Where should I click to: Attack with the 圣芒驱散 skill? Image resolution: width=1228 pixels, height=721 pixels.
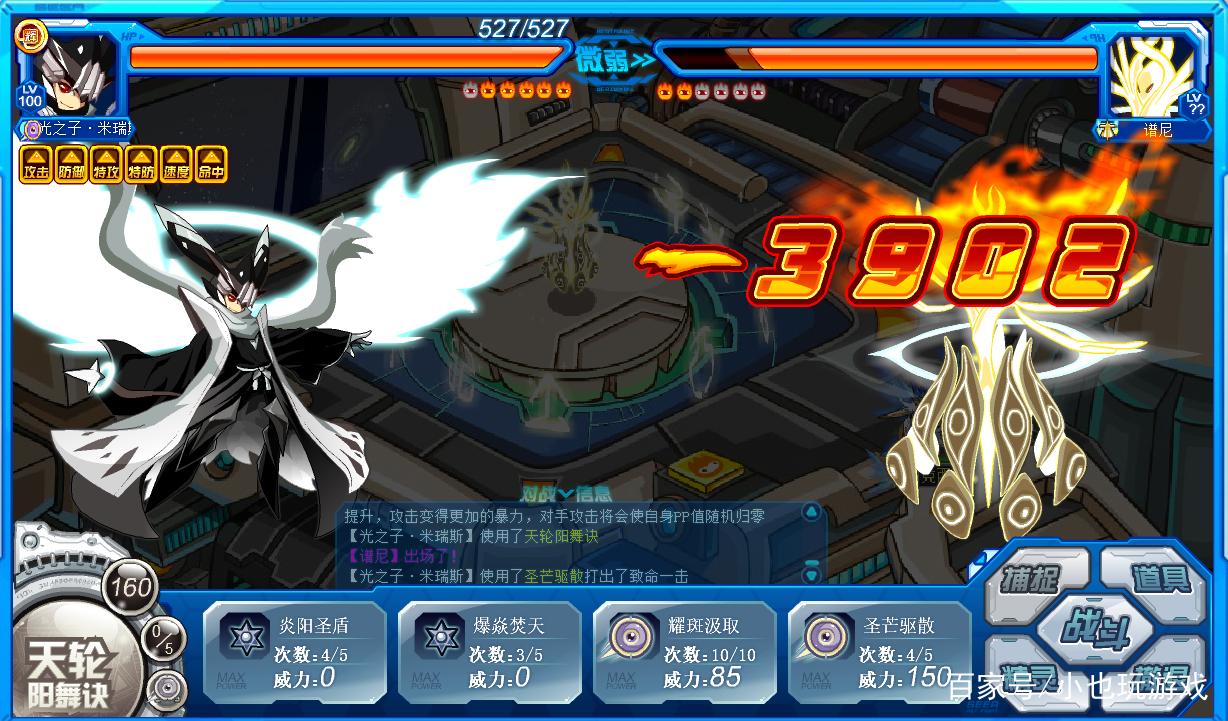pyautogui.click(x=879, y=652)
